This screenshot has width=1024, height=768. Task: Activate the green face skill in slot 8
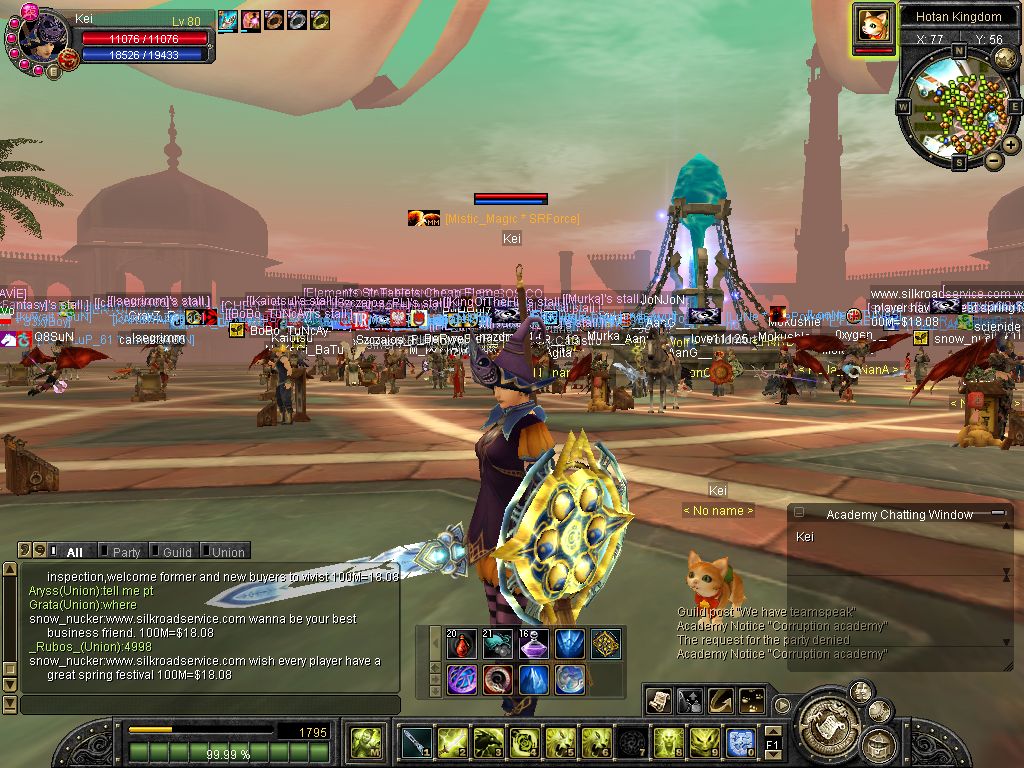coord(667,742)
